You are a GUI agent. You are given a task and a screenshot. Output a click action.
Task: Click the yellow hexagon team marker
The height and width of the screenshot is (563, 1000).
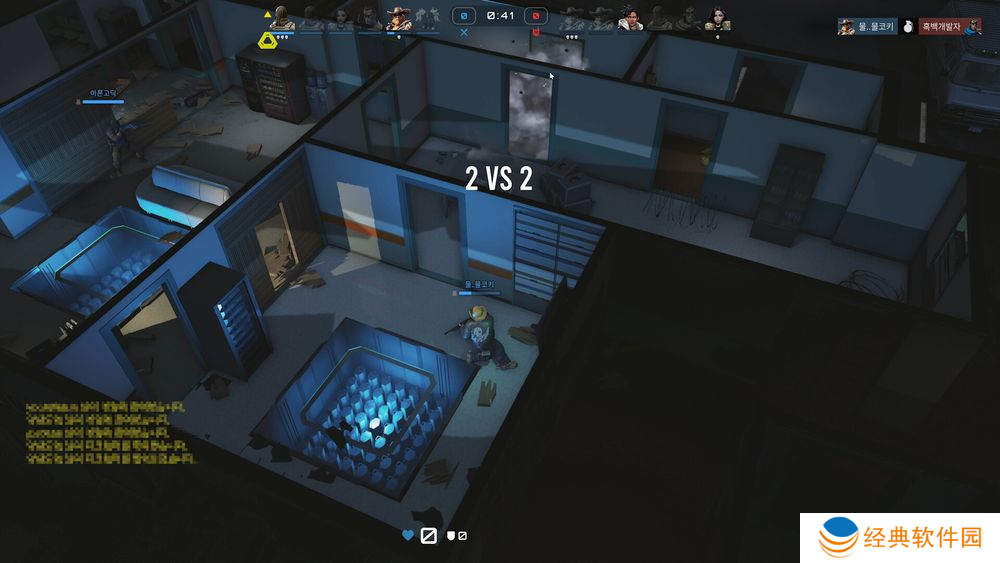click(268, 40)
